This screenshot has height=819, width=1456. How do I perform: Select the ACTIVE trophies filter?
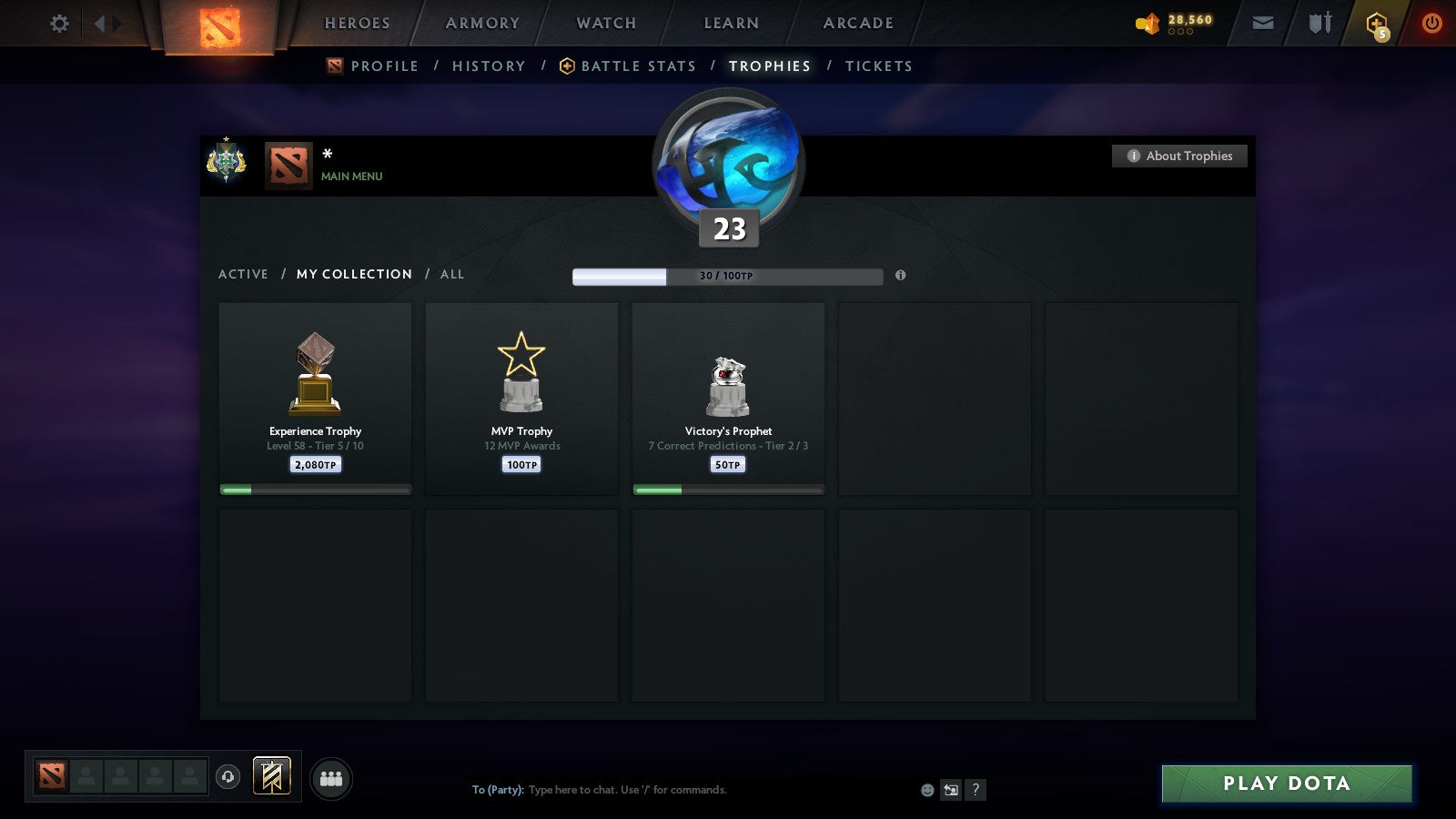[244, 274]
